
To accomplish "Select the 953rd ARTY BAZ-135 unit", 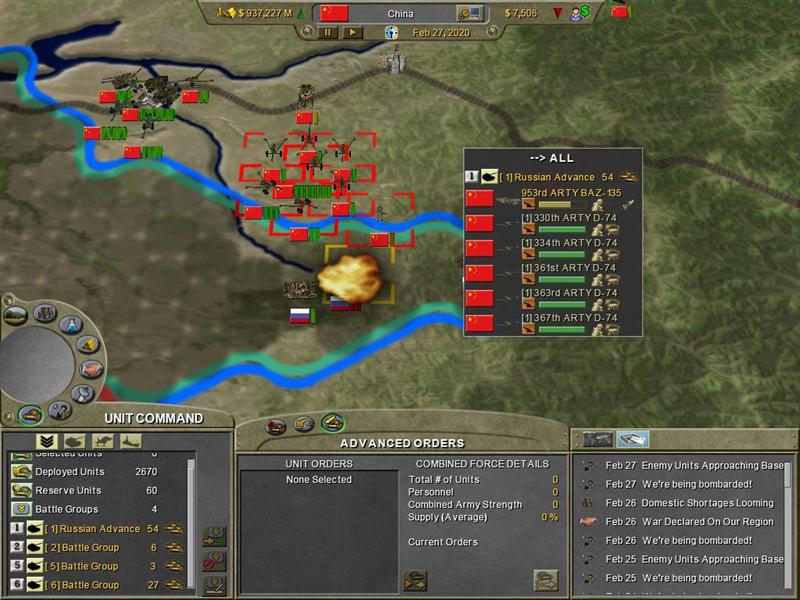I will (x=570, y=193).
